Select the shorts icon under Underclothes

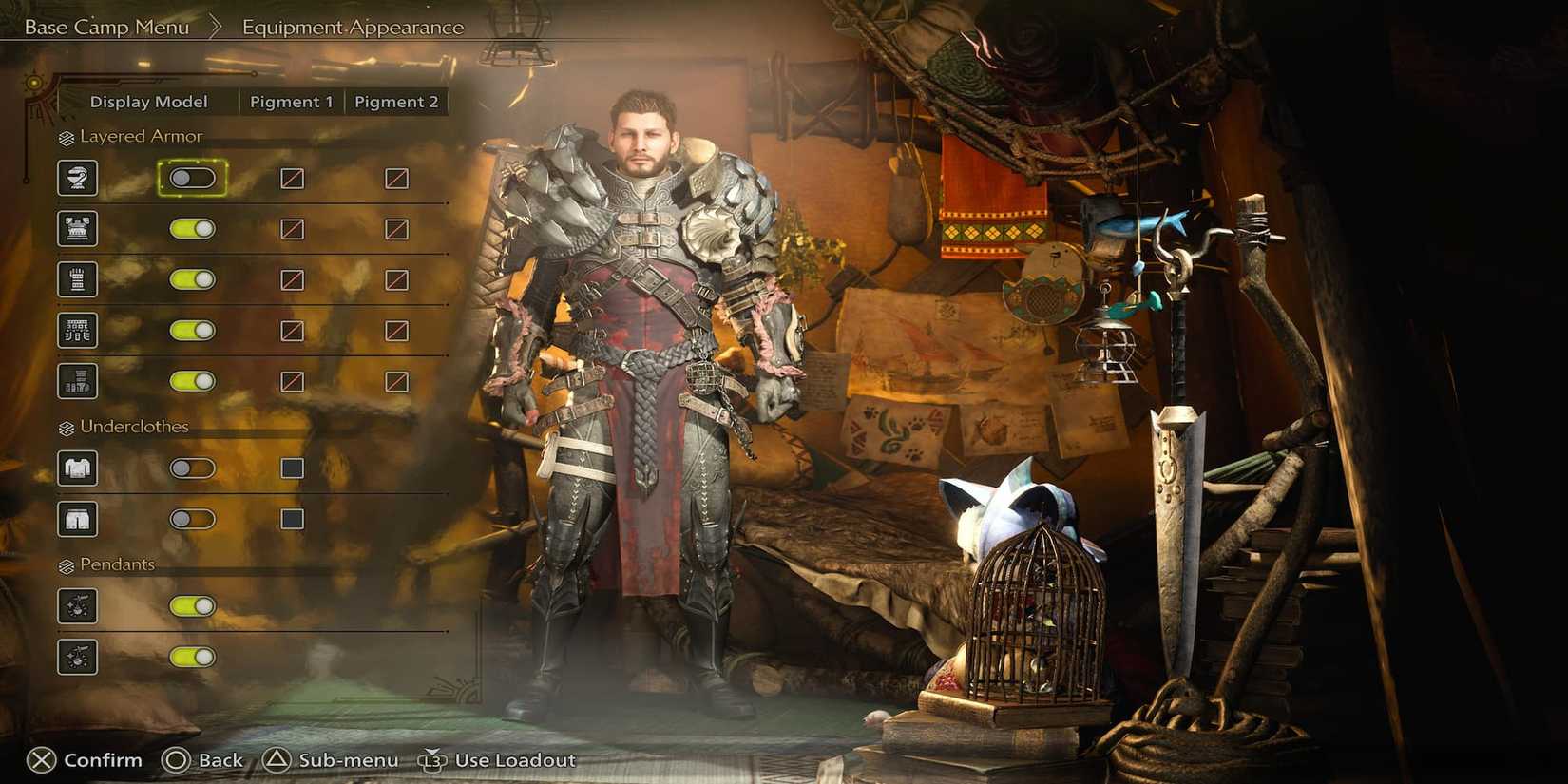pyautogui.click(x=78, y=518)
